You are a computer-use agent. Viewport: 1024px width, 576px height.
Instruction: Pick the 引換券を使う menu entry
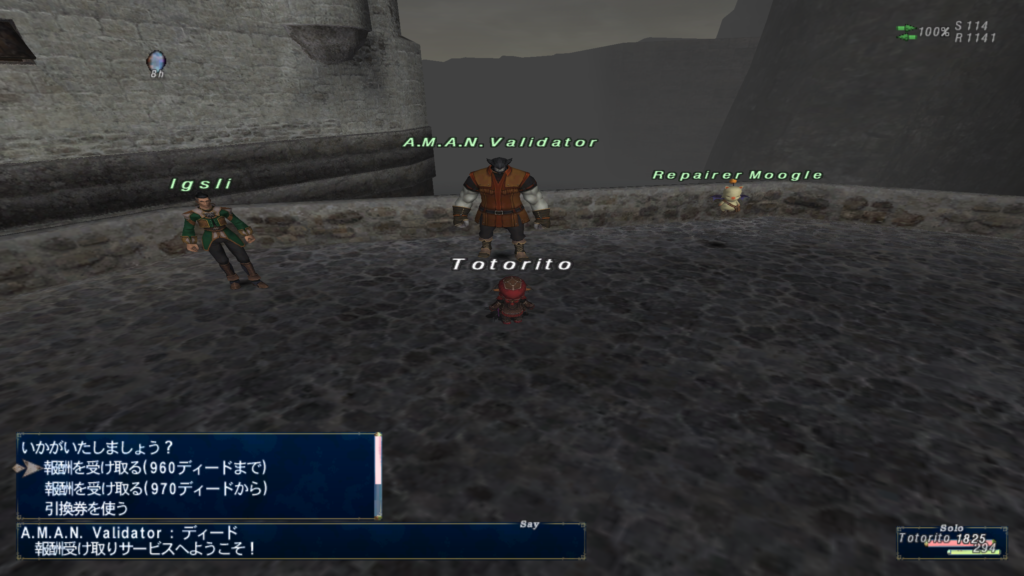[x=86, y=508]
